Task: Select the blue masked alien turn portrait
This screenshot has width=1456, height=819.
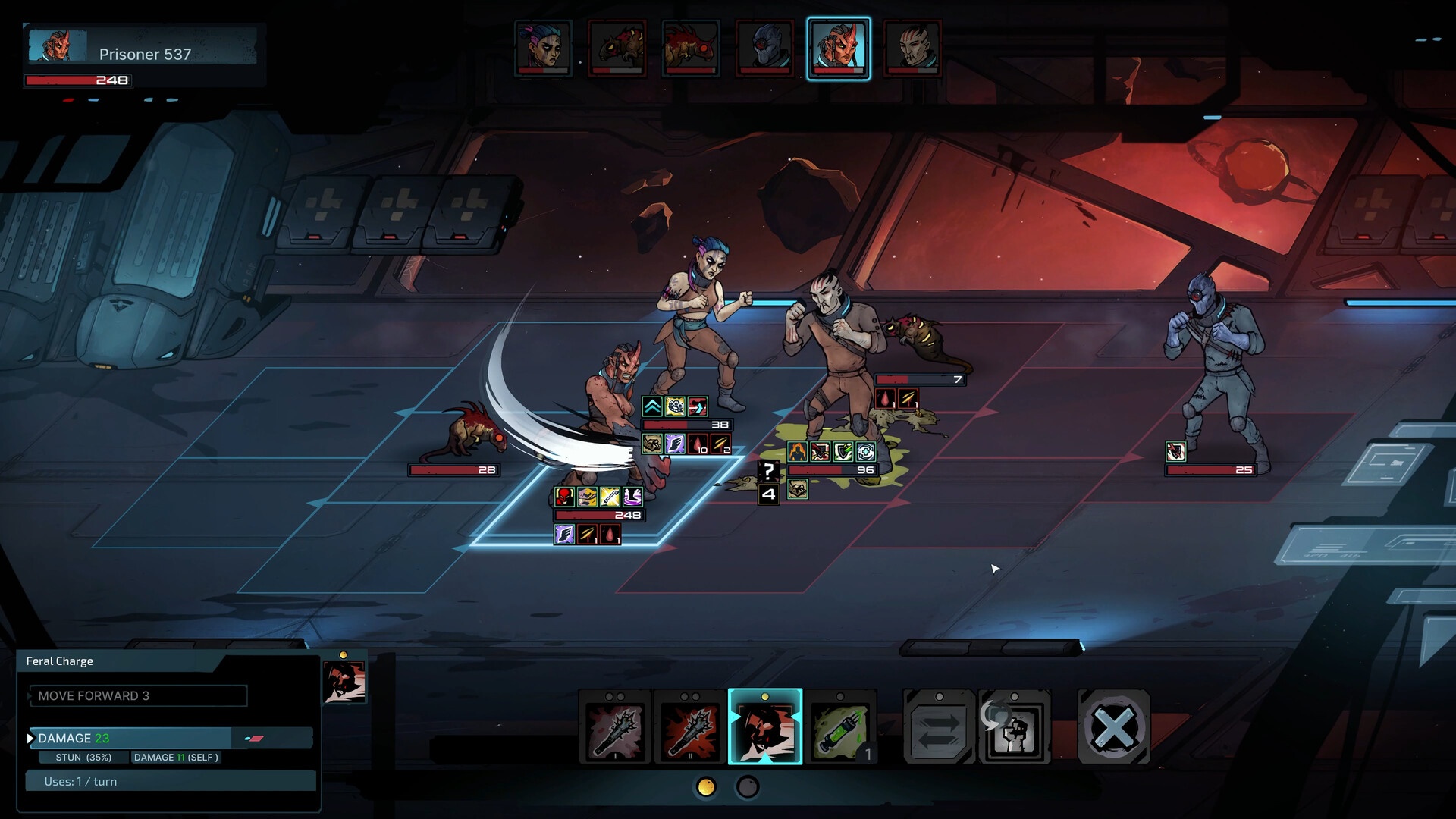Action: (764, 49)
